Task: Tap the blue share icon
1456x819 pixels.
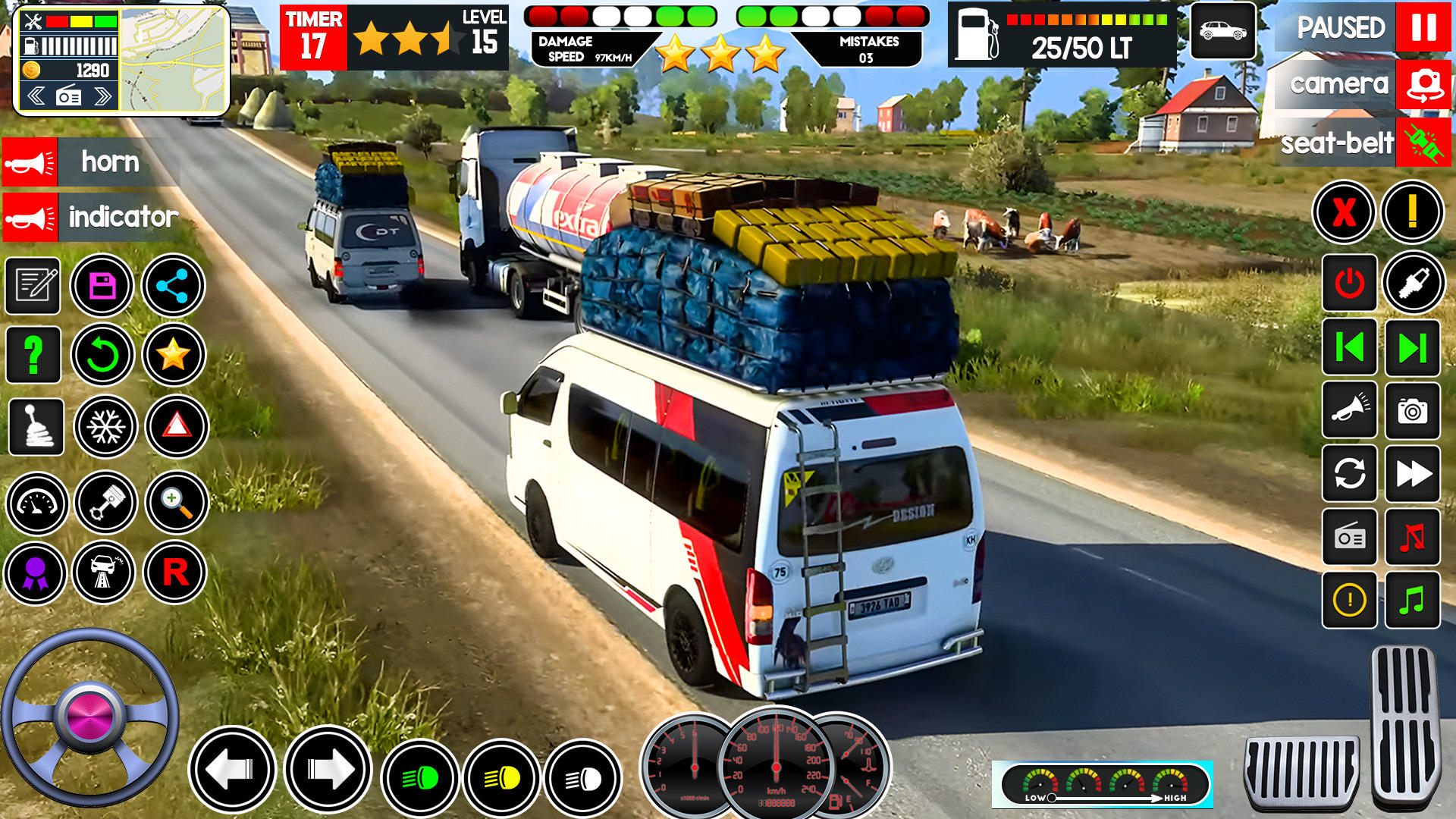Action: 173,286
